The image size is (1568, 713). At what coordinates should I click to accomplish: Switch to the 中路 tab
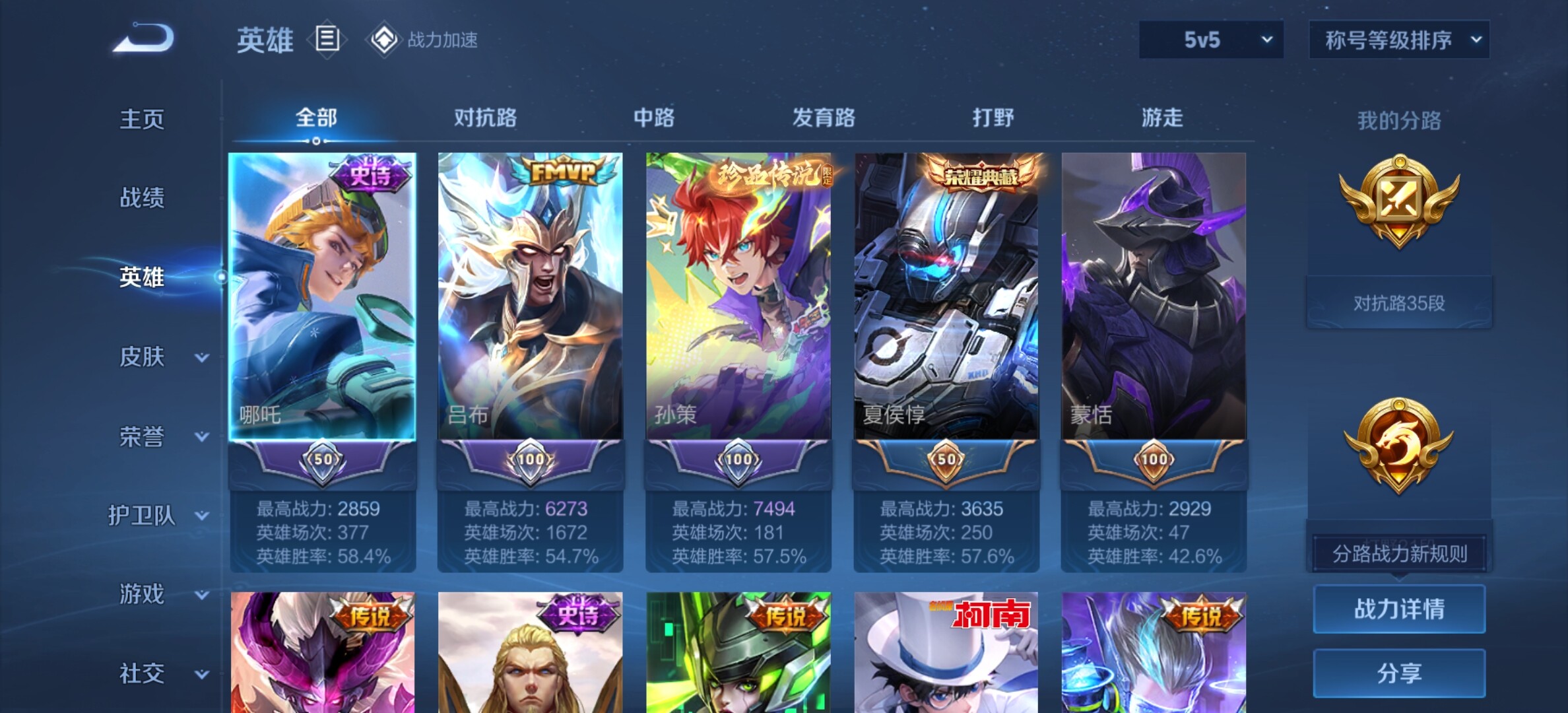654,118
